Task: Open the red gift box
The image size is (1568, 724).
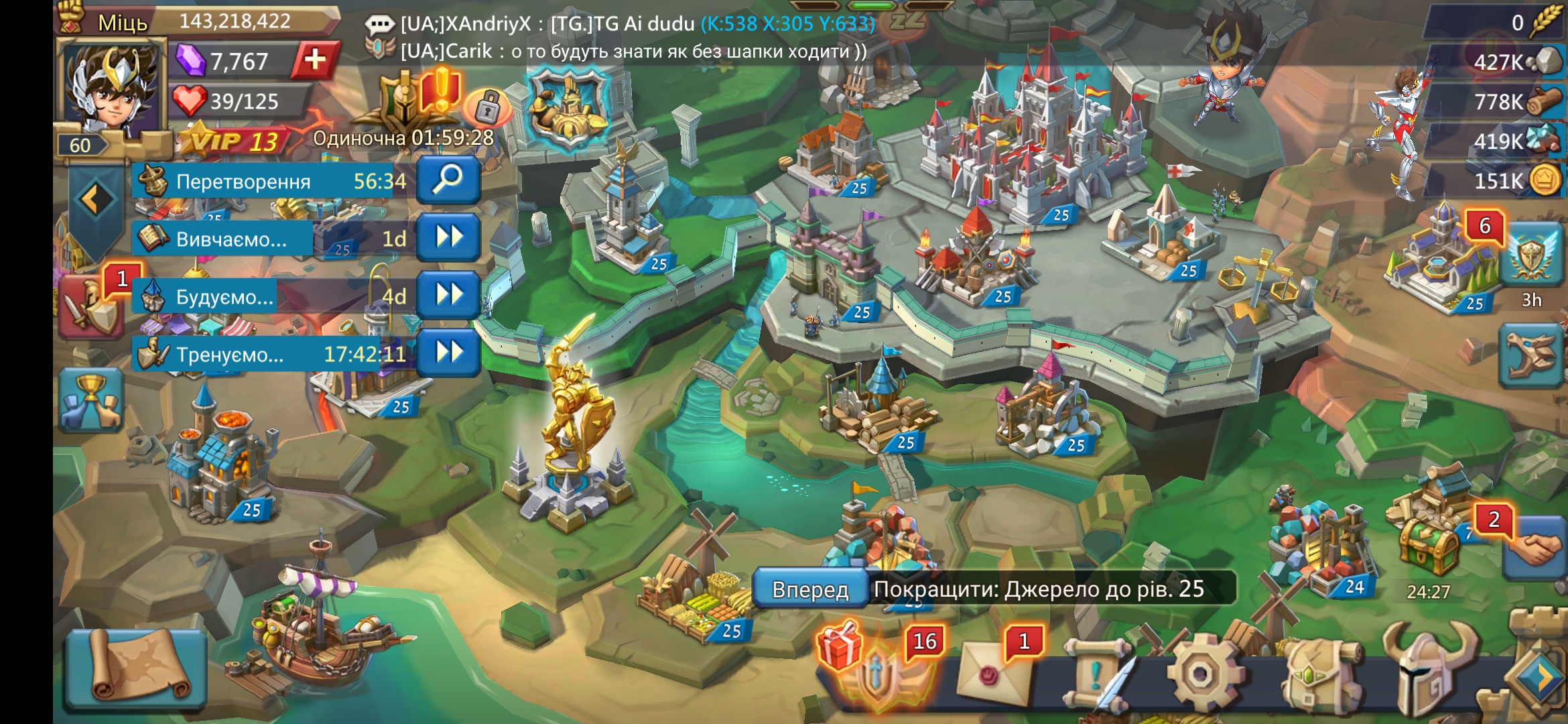Action: (x=840, y=645)
